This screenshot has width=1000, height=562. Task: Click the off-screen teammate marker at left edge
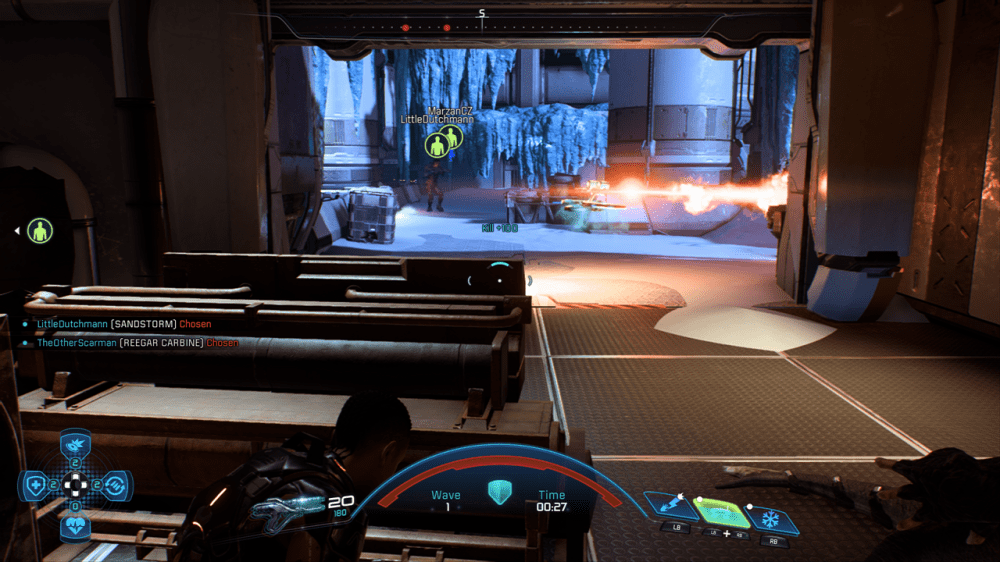[x=39, y=231]
